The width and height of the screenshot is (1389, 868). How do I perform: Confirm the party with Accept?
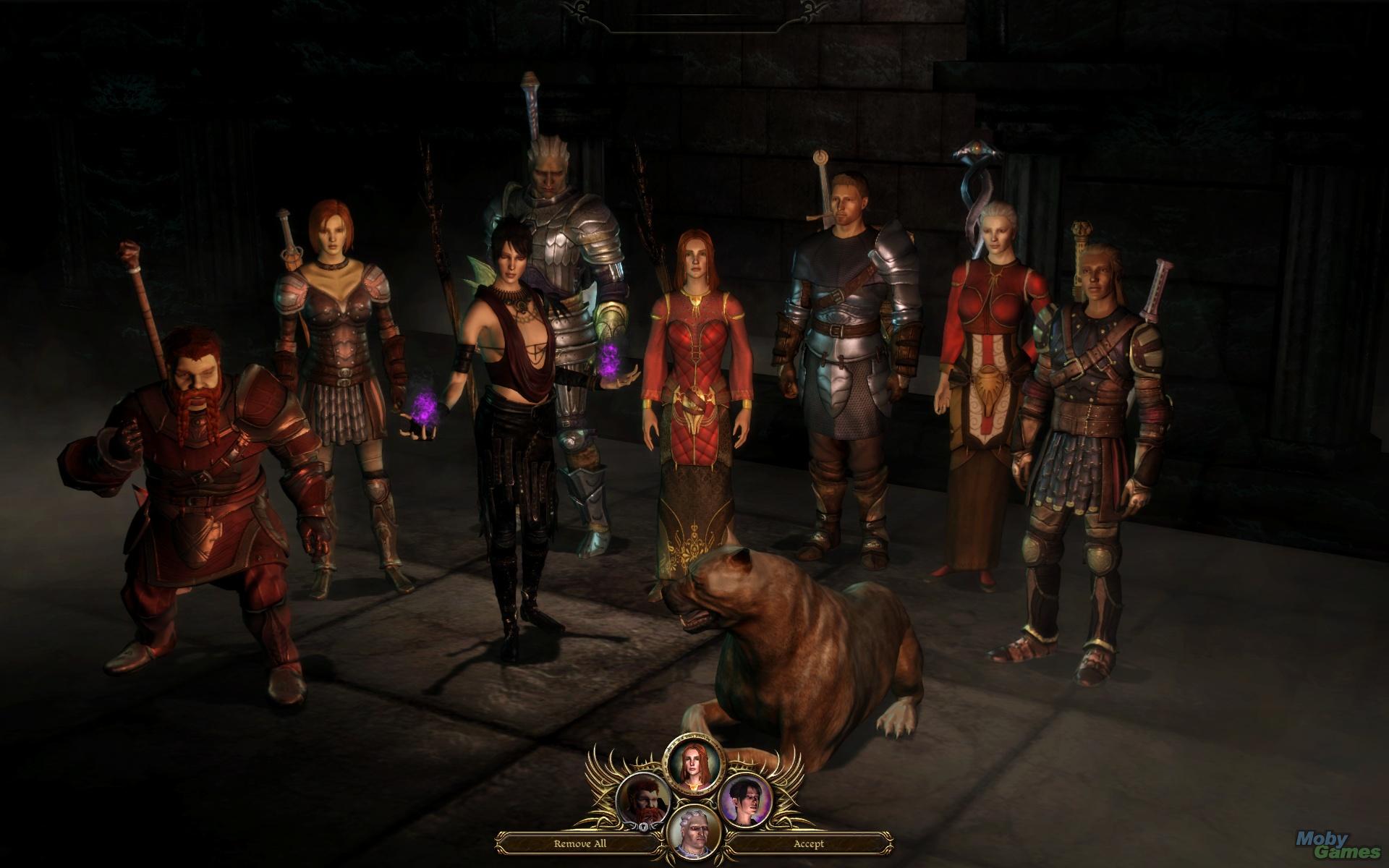[x=808, y=844]
